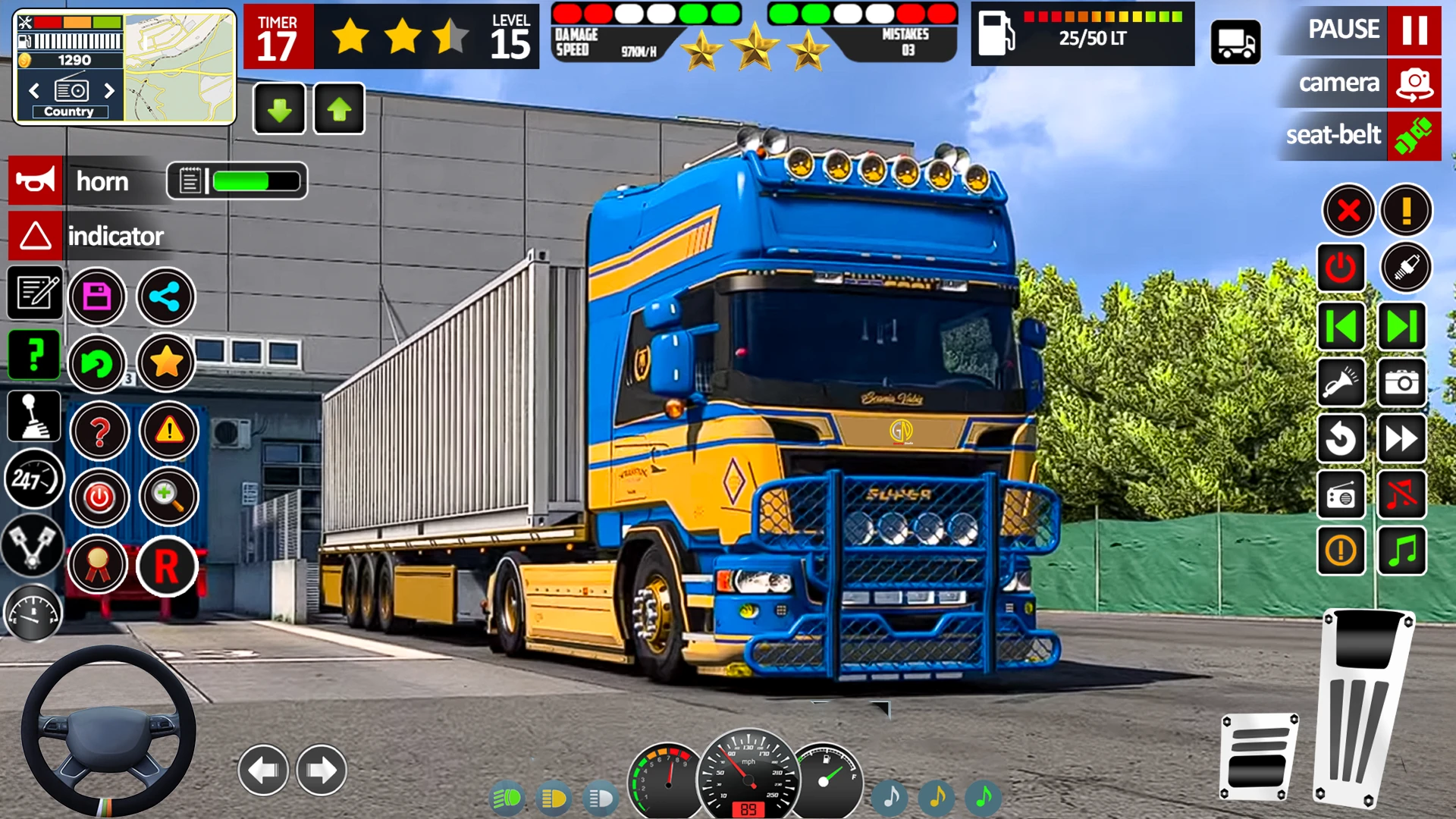Select the pink save disk icon
Screen dimensions: 1456x819
[x=97, y=297]
